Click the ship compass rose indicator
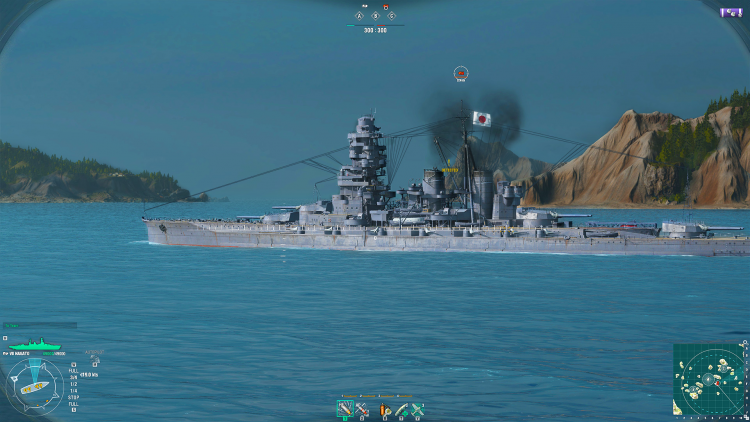The image size is (750, 422). [x=33, y=385]
